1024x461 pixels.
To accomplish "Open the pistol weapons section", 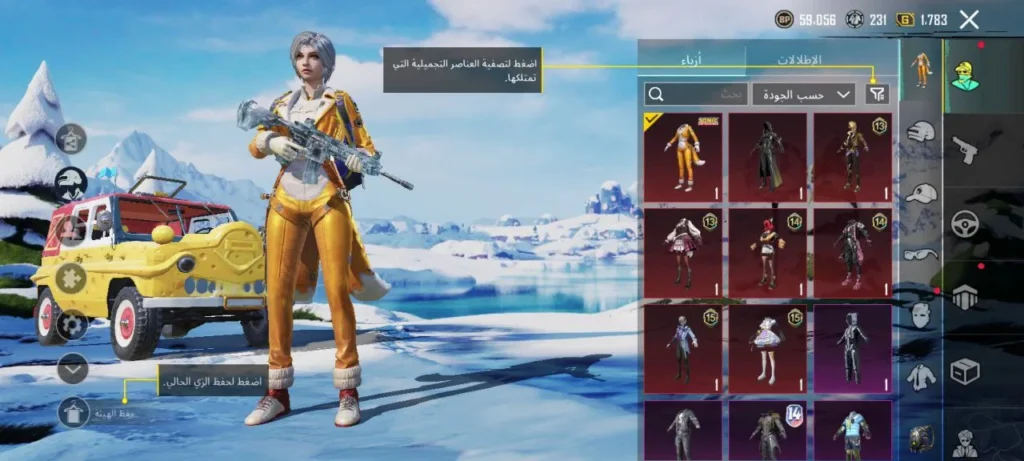I will (x=964, y=148).
